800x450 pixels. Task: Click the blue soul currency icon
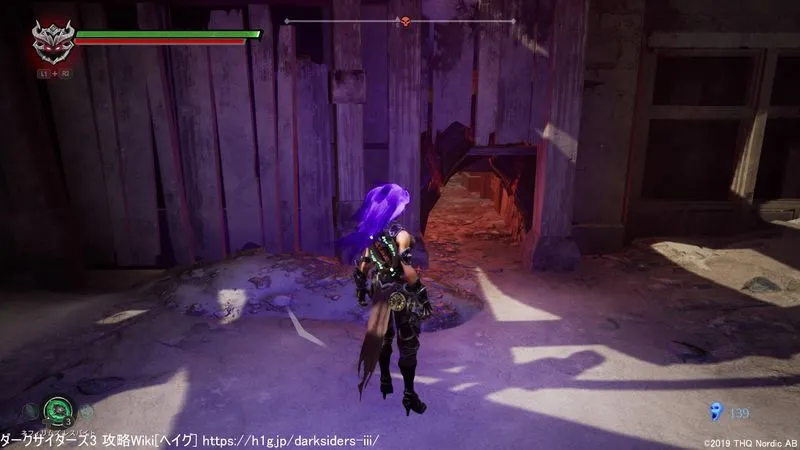pyautogui.click(x=712, y=410)
